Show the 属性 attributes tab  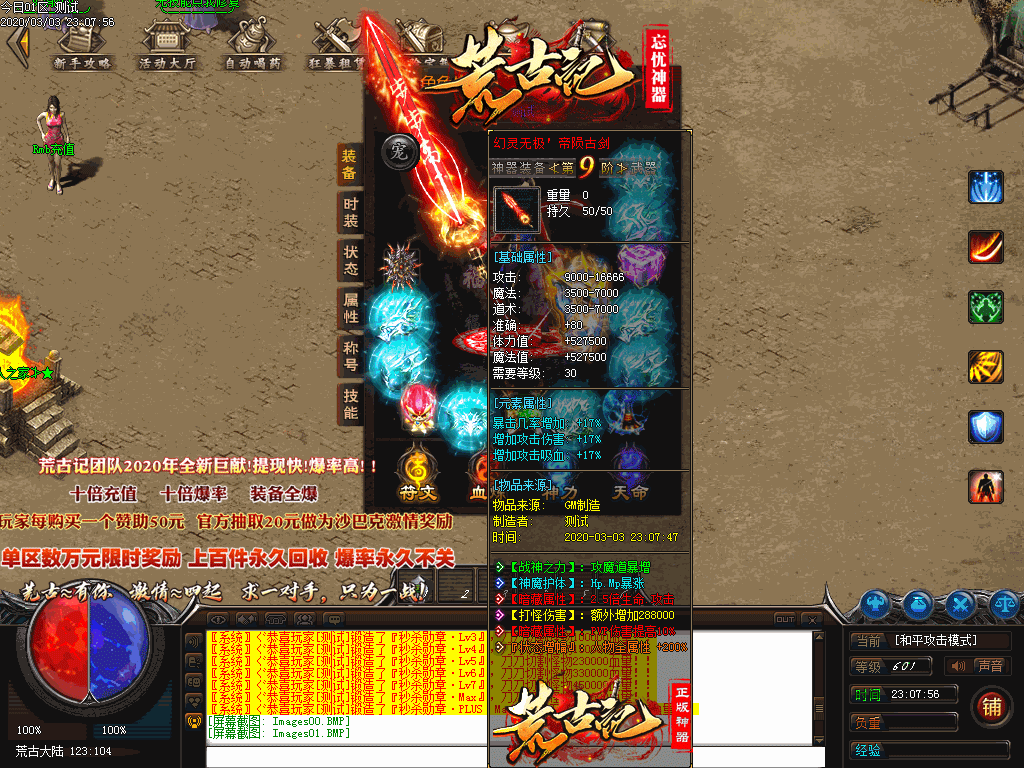point(350,307)
